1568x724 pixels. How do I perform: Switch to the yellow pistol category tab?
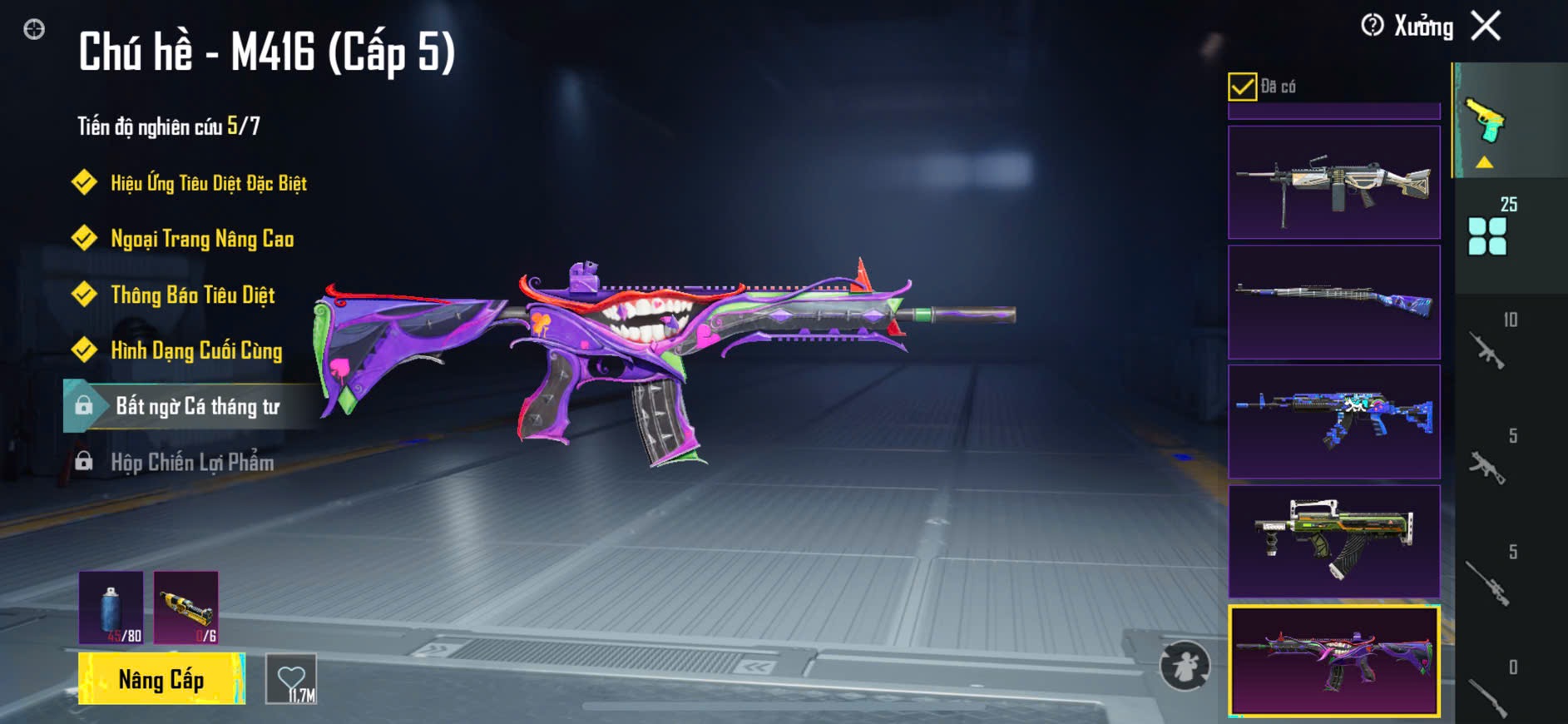tap(1486, 123)
